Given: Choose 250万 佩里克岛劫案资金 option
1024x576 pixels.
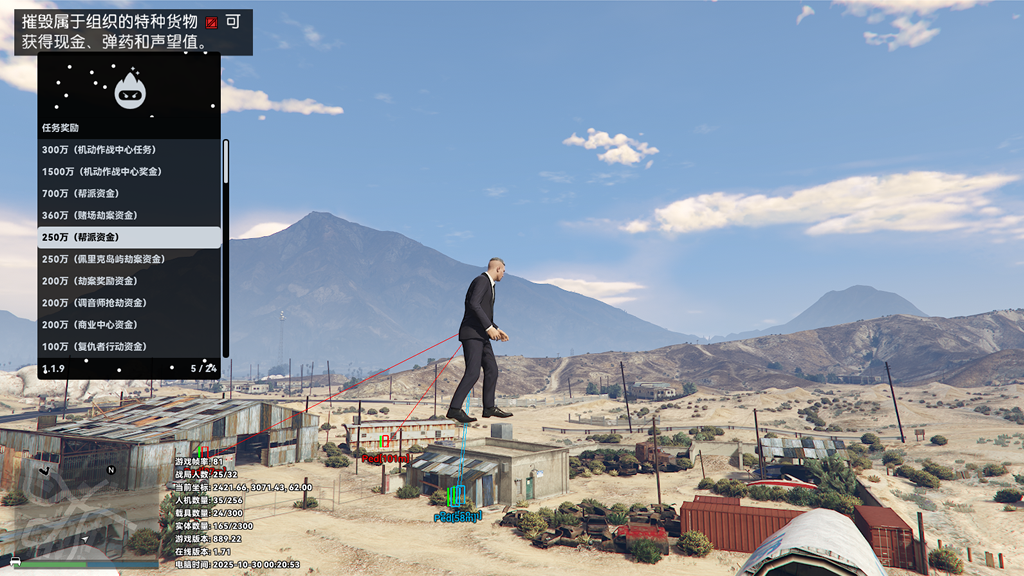Looking at the screenshot, I should click(x=128, y=260).
